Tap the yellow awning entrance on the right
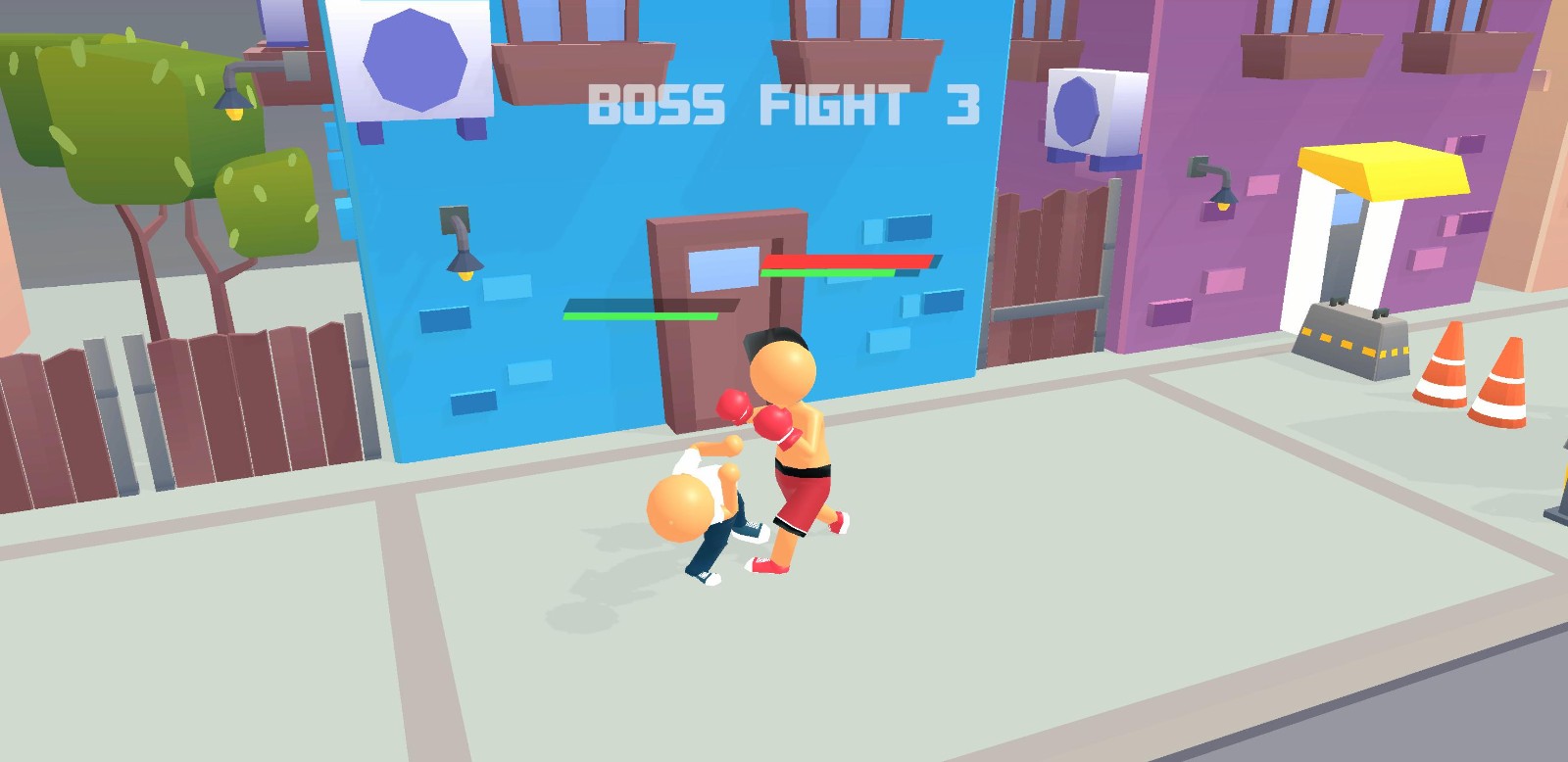The width and height of the screenshot is (1568, 762). (x=1372, y=171)
